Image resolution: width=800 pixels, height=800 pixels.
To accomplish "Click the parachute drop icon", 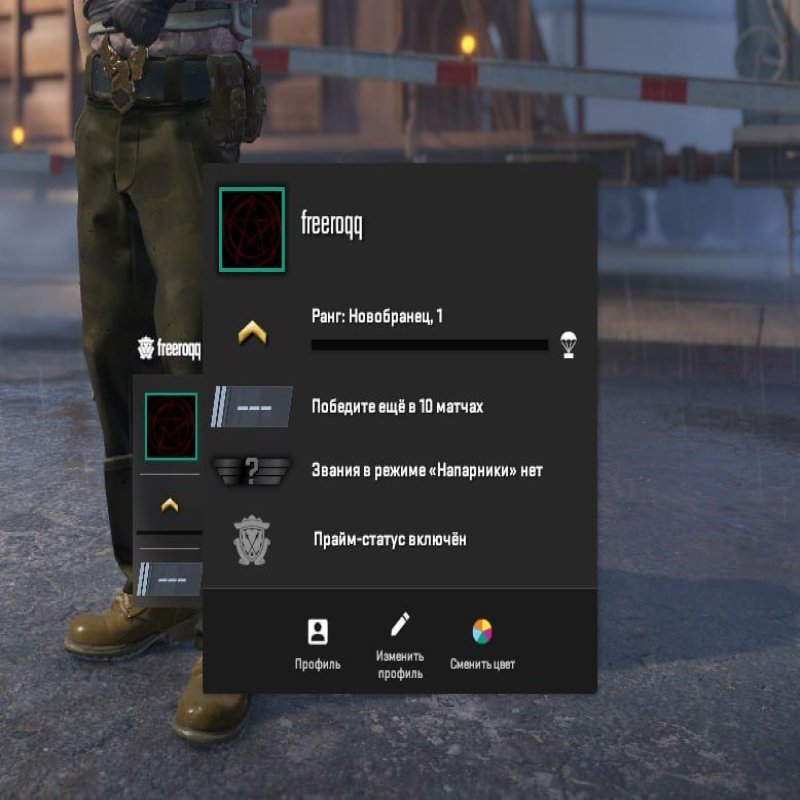I will [x=569, y=343].
